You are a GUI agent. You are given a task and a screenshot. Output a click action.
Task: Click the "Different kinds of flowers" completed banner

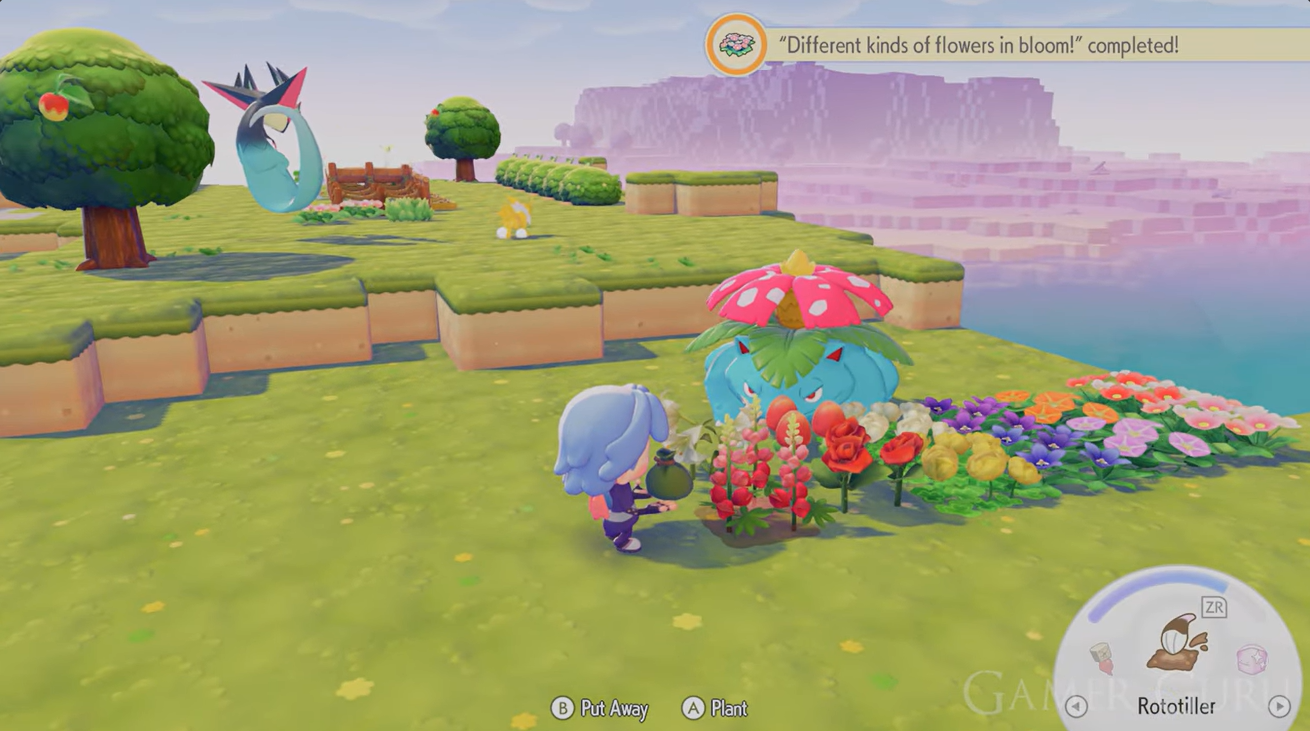point(978,45)
